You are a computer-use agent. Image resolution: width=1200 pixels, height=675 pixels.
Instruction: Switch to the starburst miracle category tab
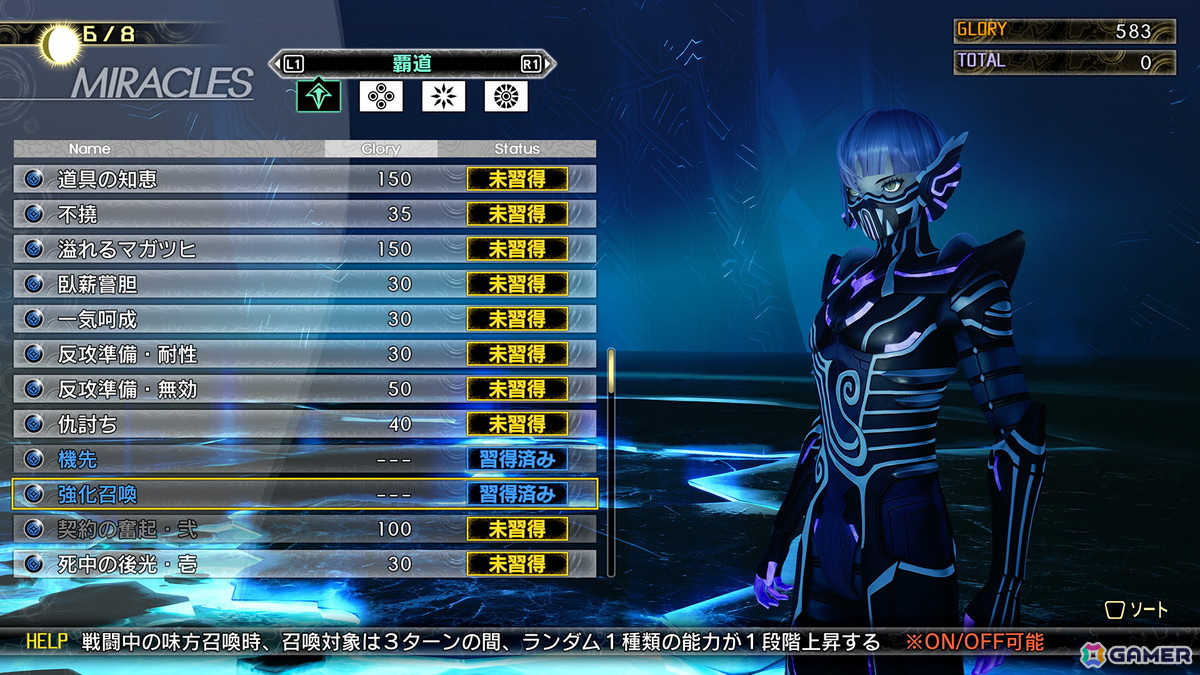pos(443,96)
